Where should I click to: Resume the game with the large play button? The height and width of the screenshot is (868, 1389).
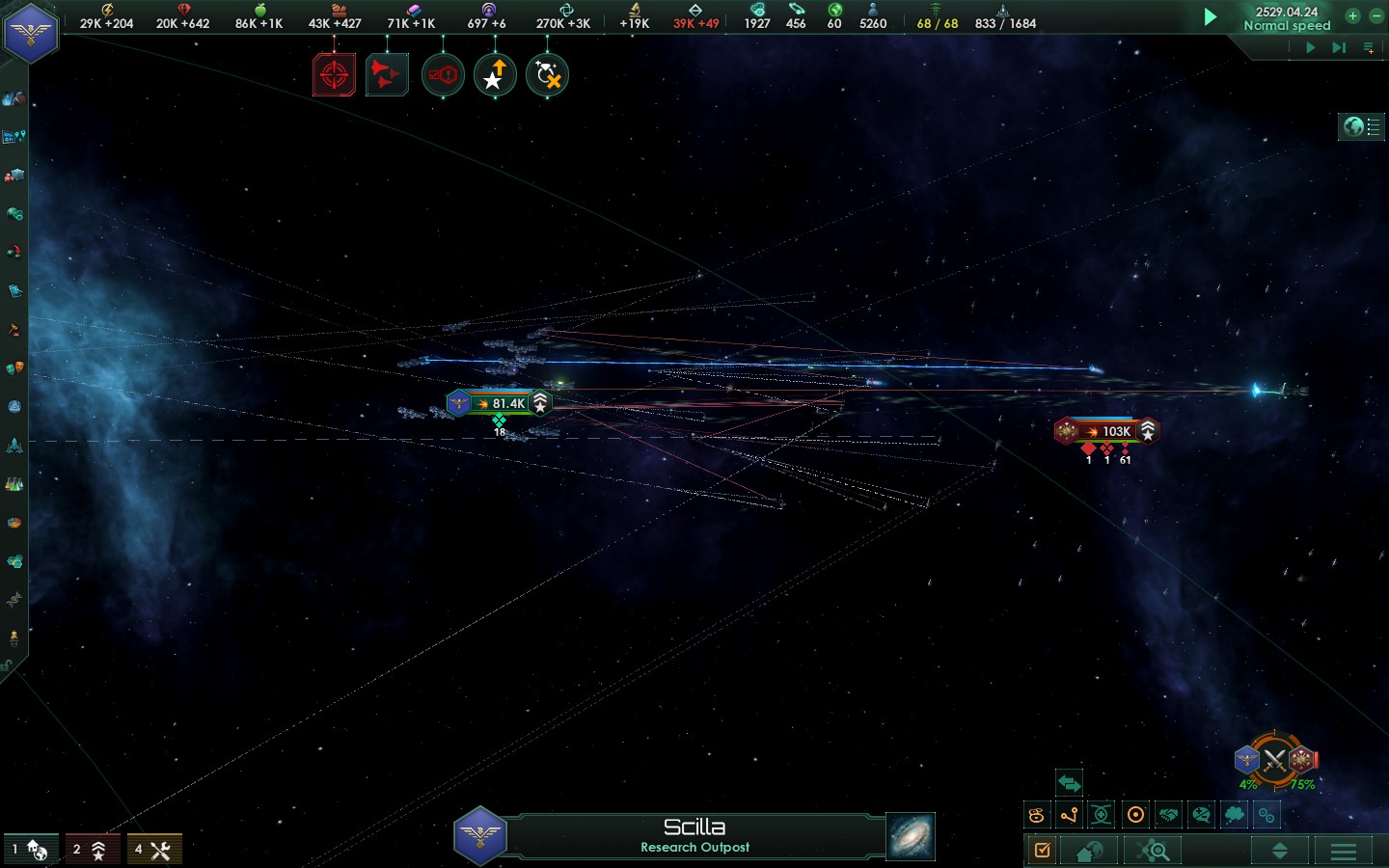click(x=1210, y=16)
